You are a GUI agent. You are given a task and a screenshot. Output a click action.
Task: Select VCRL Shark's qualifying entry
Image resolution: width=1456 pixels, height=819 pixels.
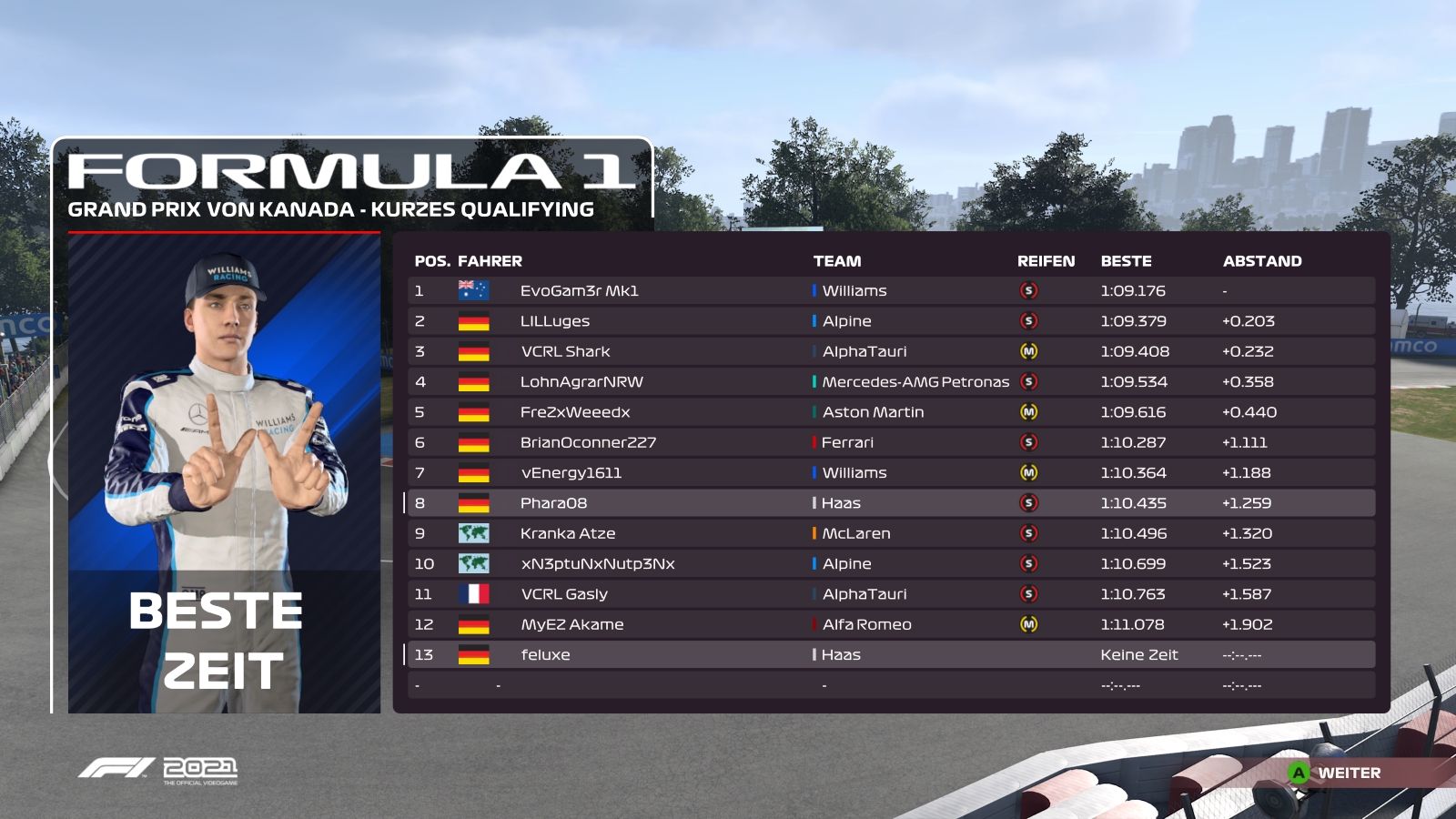click(x=565, y=351)
